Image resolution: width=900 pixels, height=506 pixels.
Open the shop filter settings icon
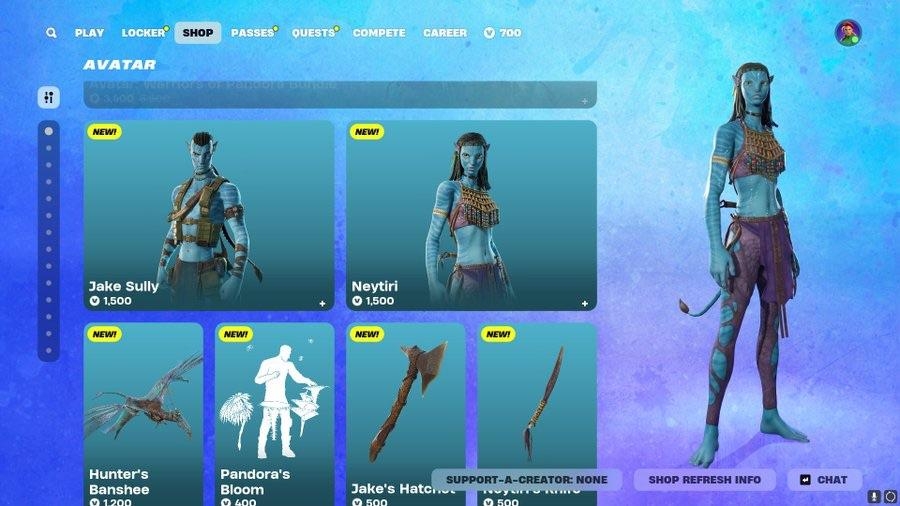point(49,97)
